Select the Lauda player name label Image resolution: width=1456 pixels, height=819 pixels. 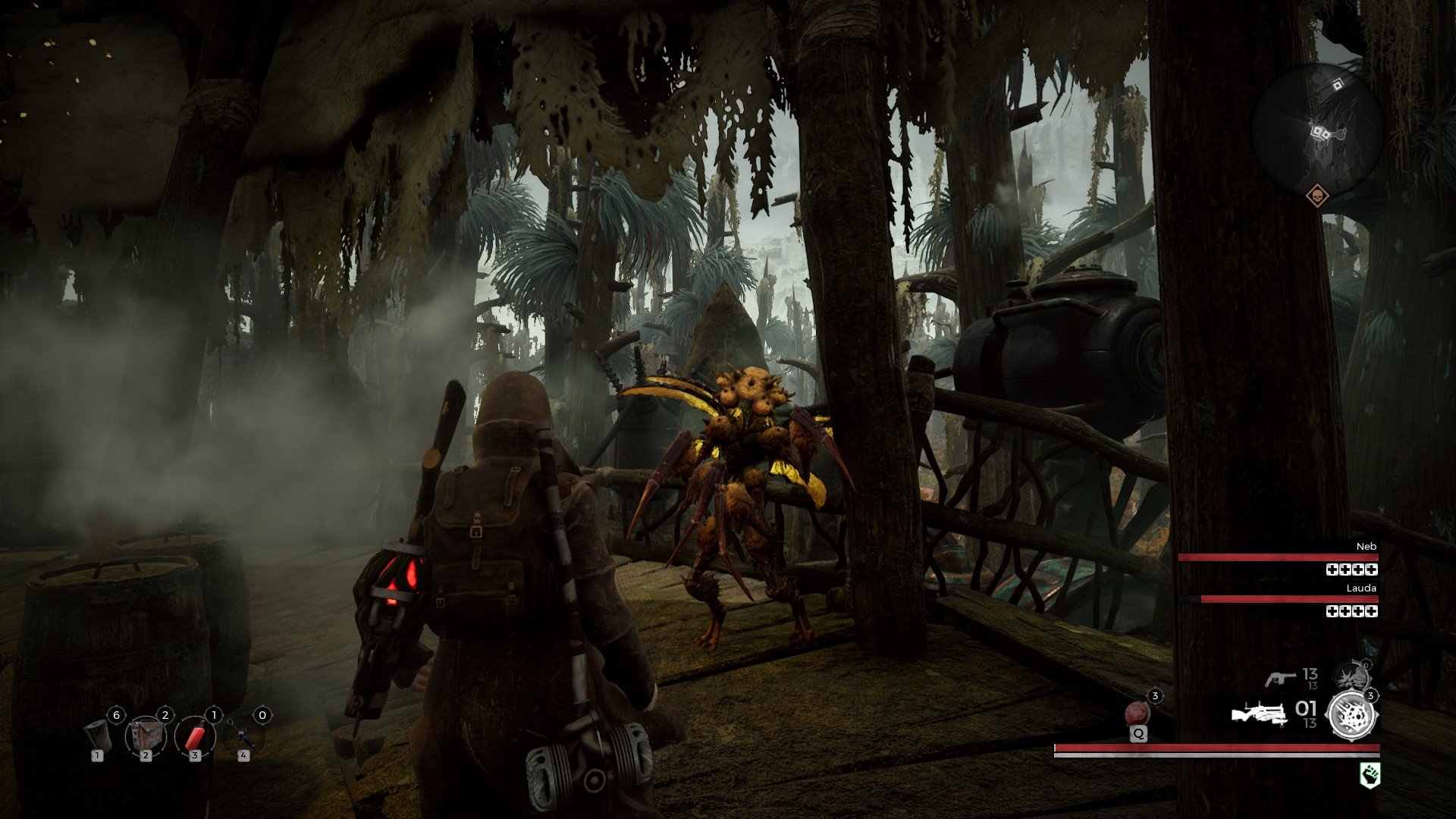1362,587
